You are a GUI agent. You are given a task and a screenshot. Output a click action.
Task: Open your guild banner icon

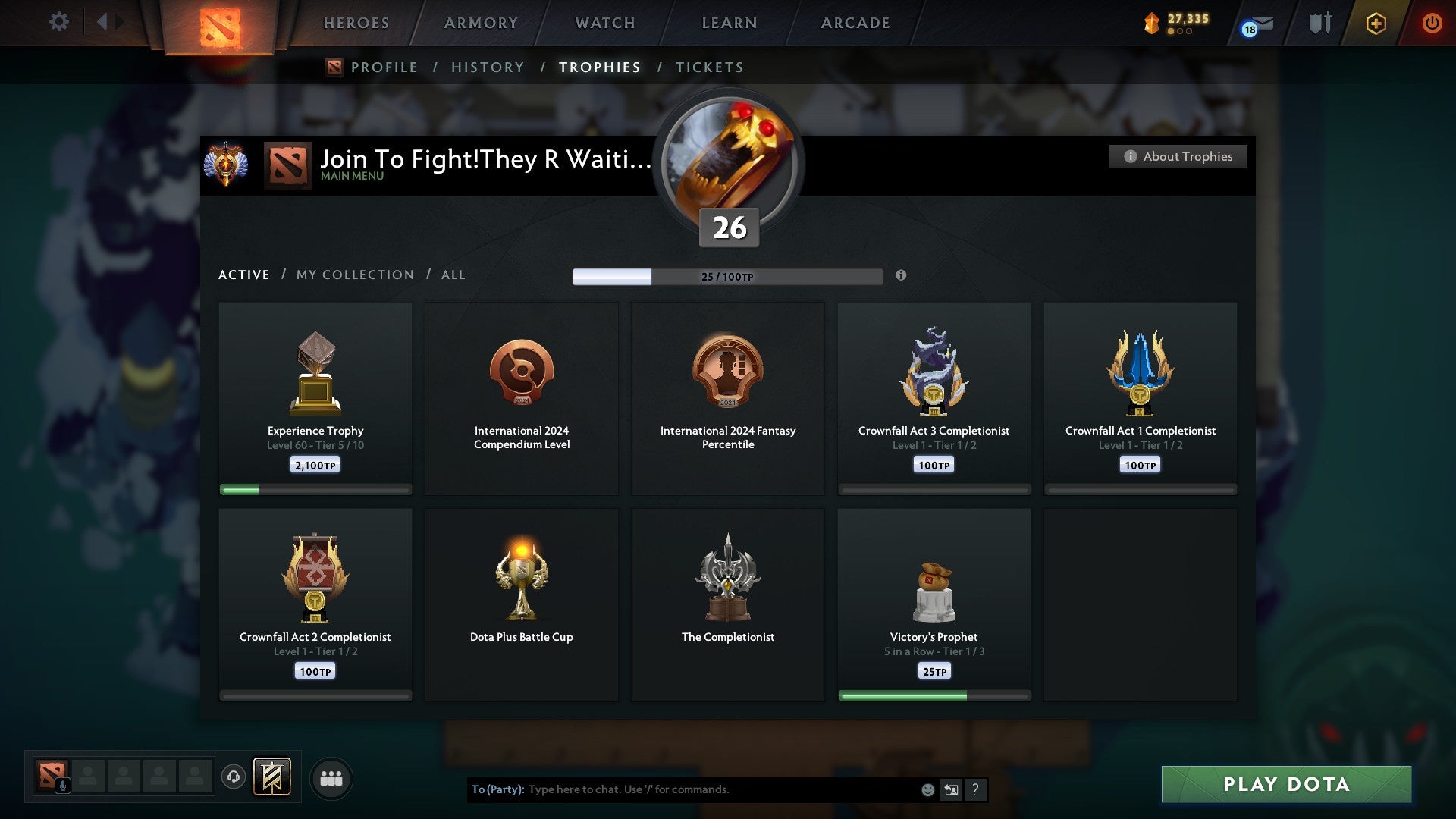click(x=271, y=777)
